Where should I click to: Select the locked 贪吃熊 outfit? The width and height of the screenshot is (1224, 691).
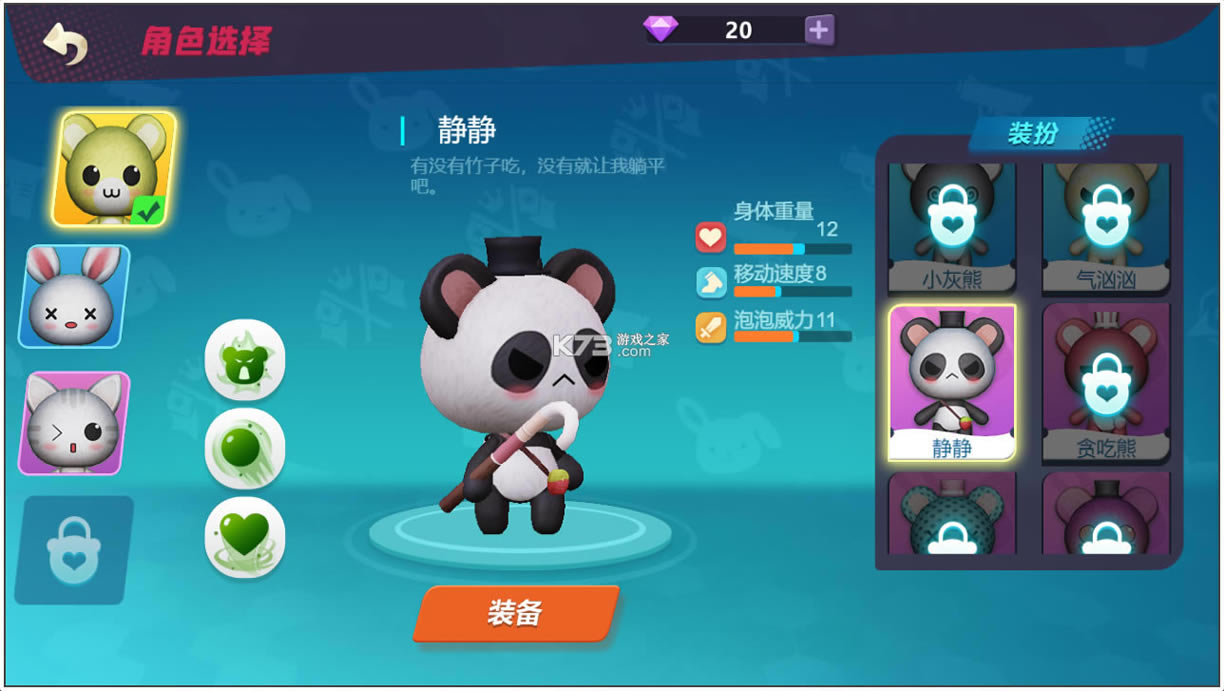[x=1105, y=383]
